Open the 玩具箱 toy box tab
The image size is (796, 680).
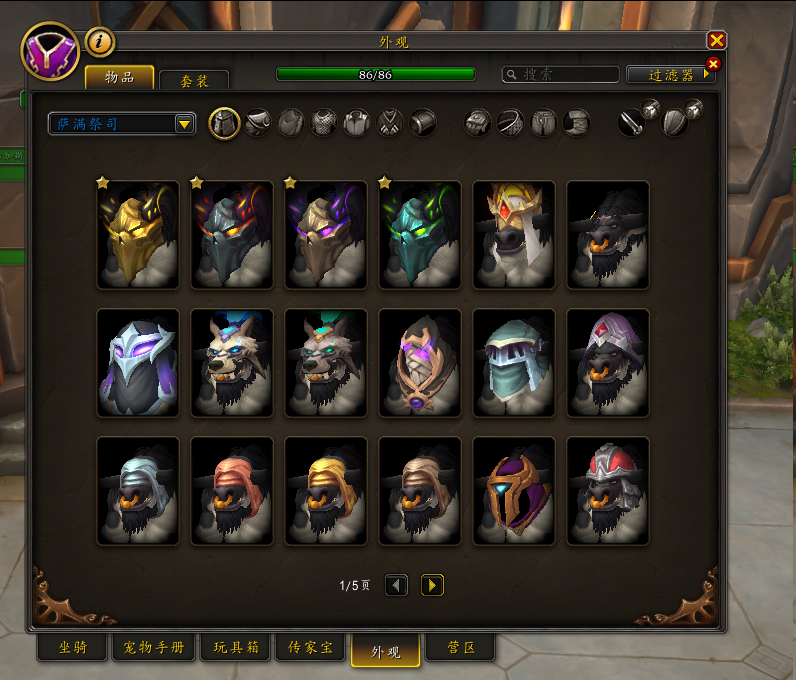[x=236, y=649]
